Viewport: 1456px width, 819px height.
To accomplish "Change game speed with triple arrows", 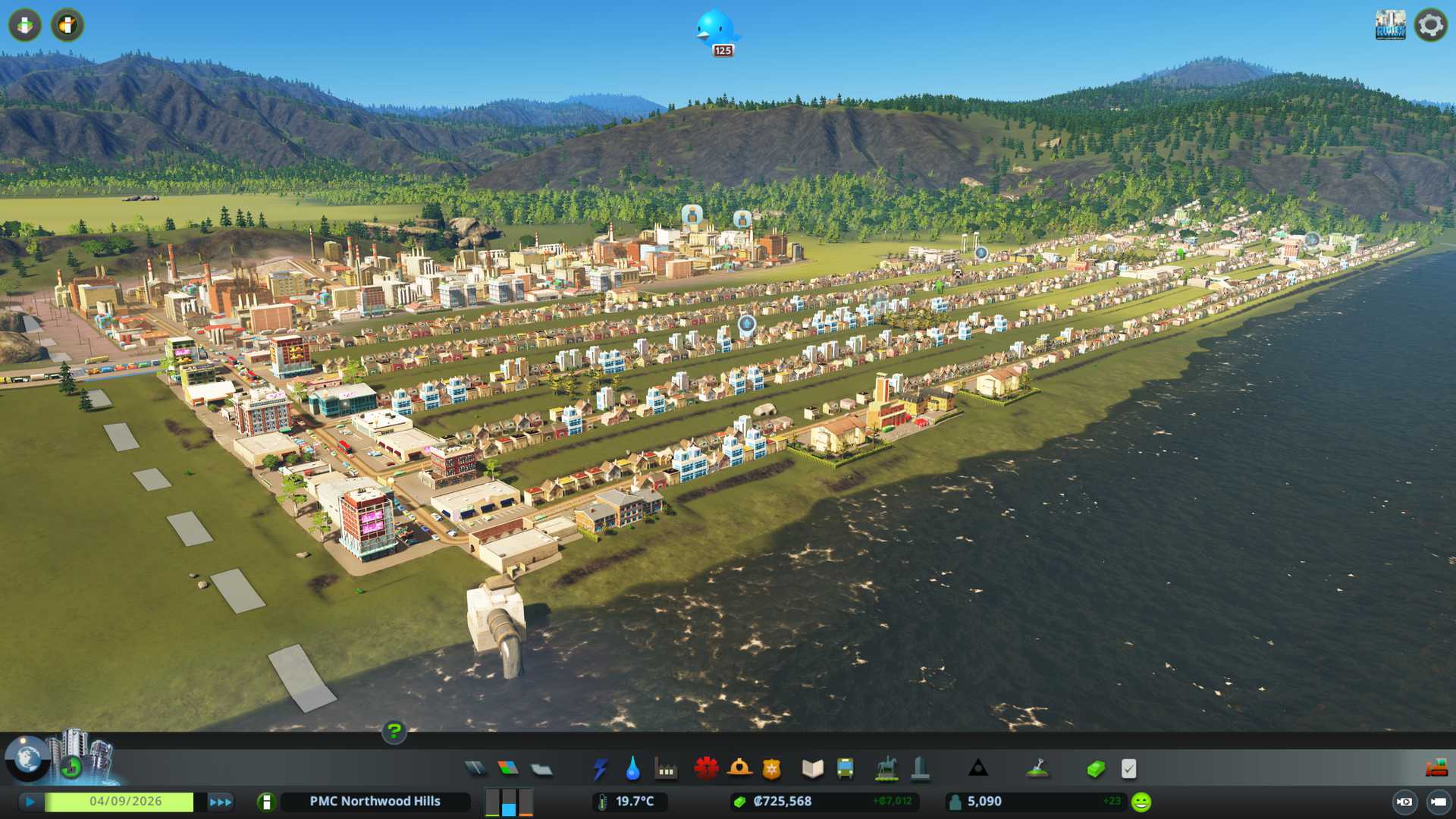I will pyautogui.click(x=221, y=802).
